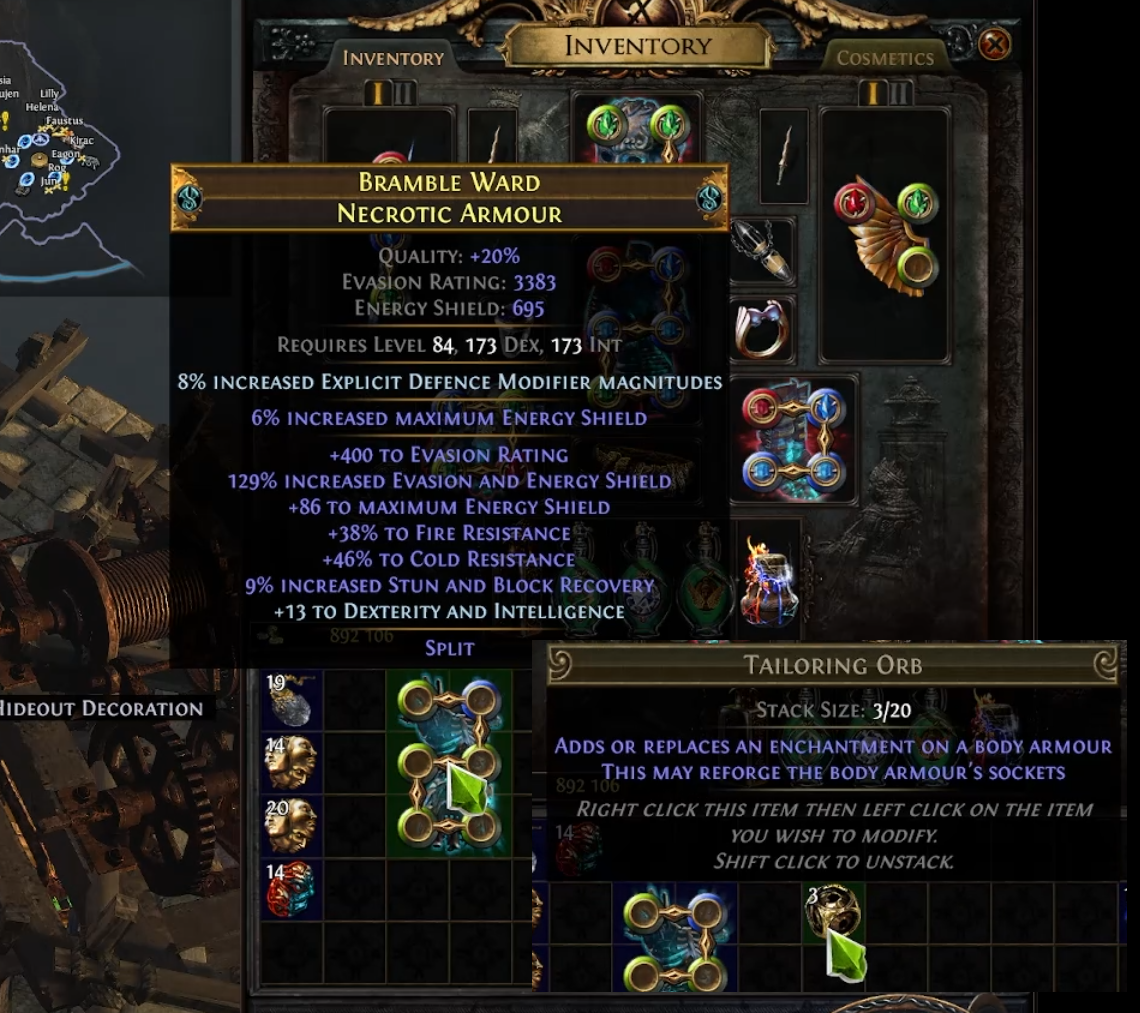Switch to the Cosmetics tab
The image size is (1140, 1013).
(x=884, y=58)
